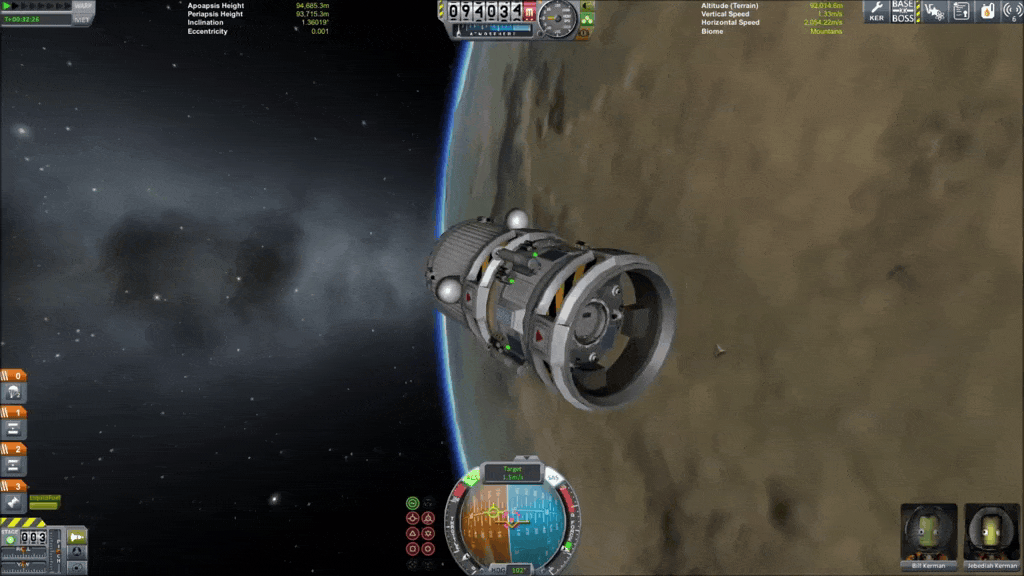
Task: Select the parachute icon in stage 0
Action: coord(15,392)
